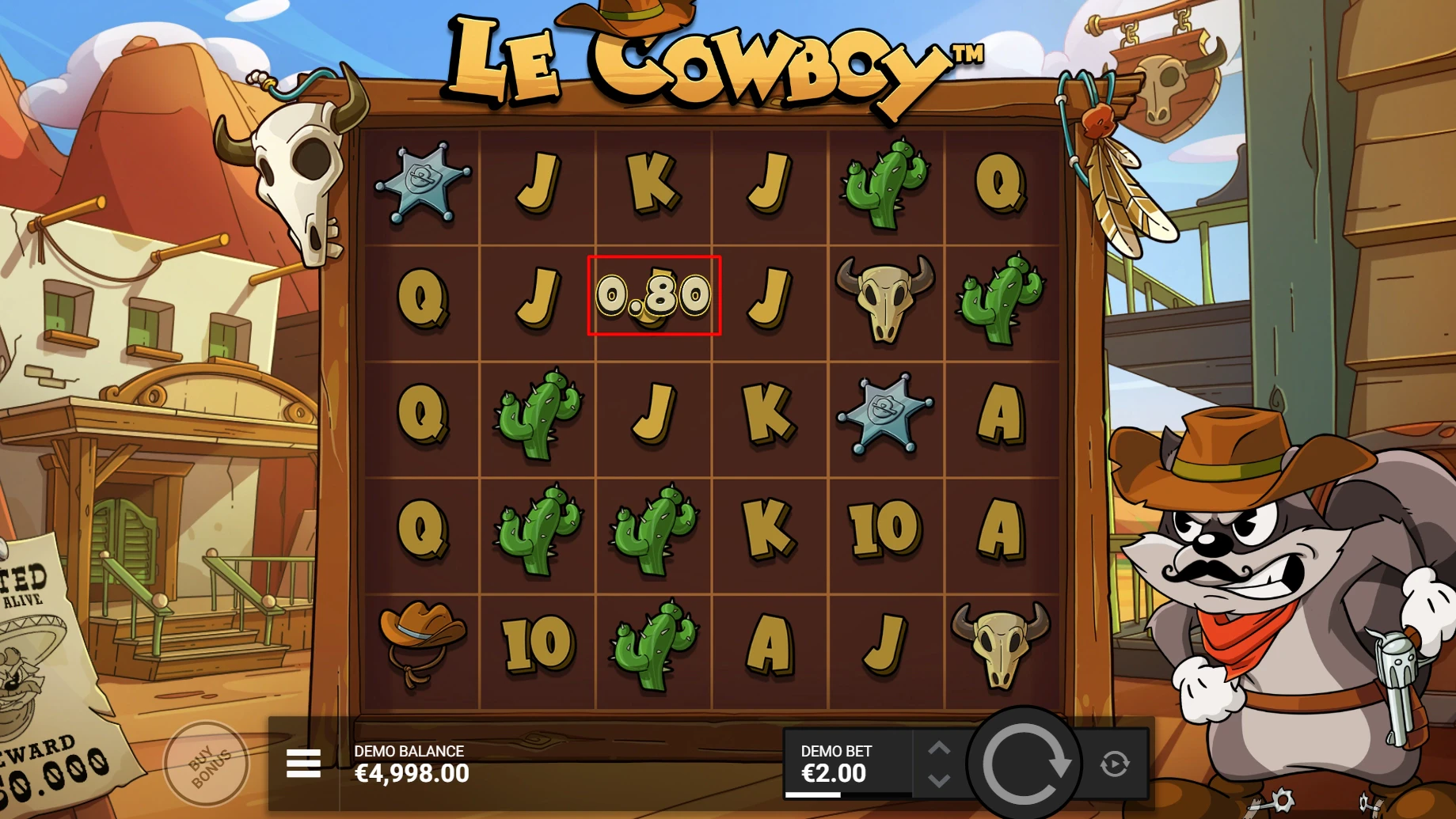This screenshot has width=1456, height=819.
Task: Click the cactus symbol on the middle reel
Action: [x=652, y=530]
